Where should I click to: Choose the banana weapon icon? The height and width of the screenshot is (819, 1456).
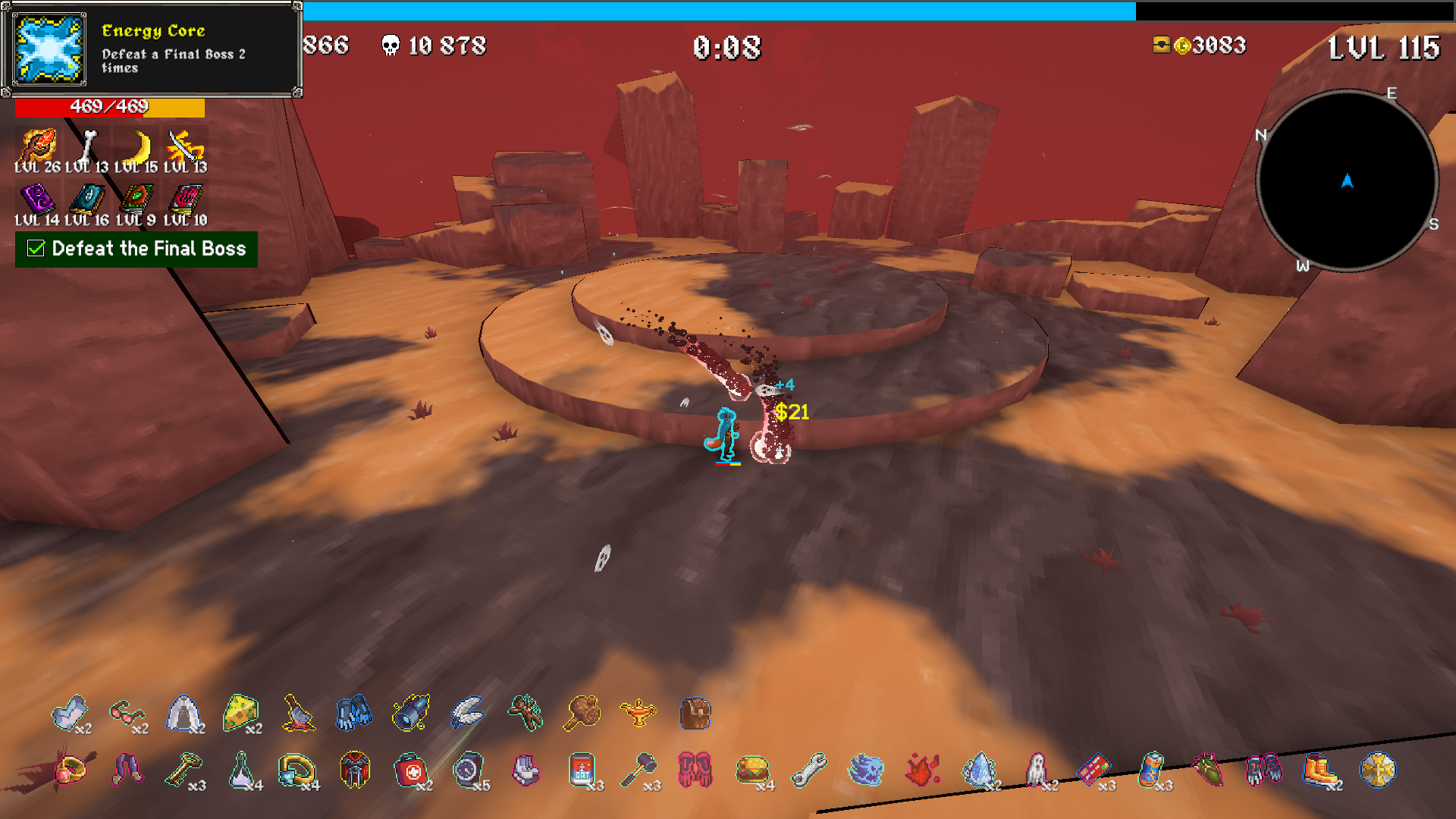point(137,147)
